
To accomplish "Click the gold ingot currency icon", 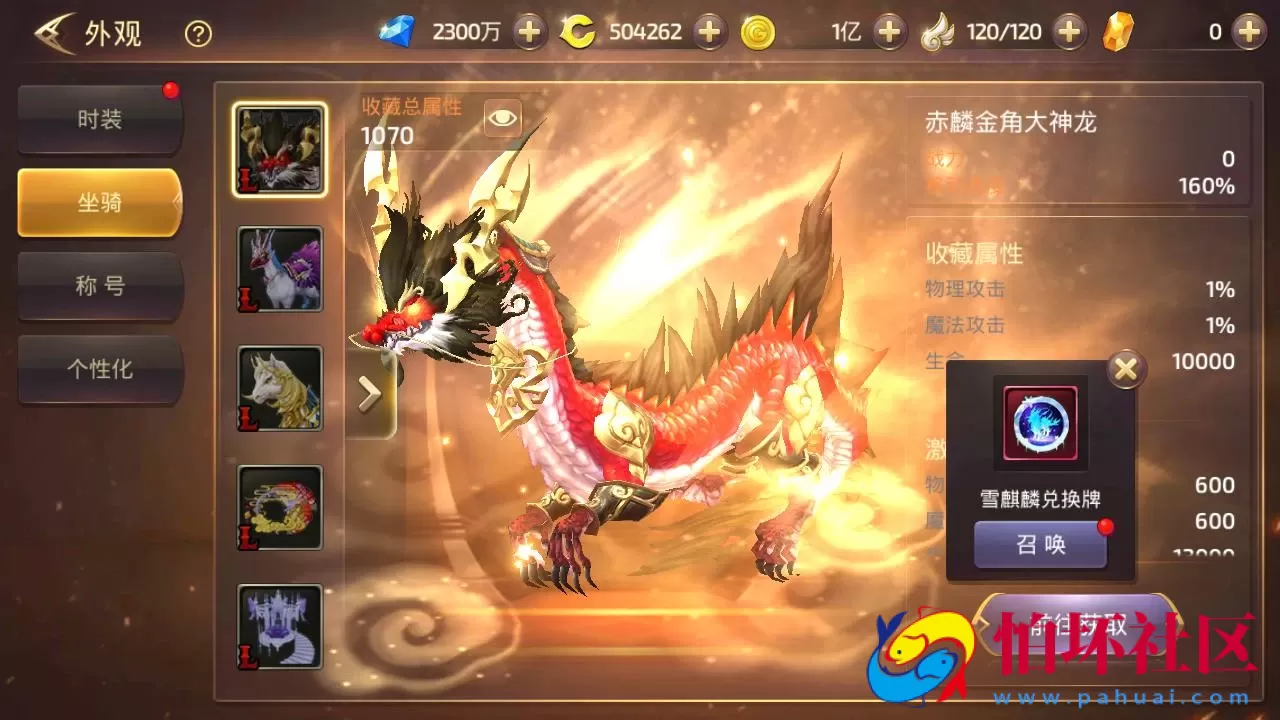I will point(1119,31).
